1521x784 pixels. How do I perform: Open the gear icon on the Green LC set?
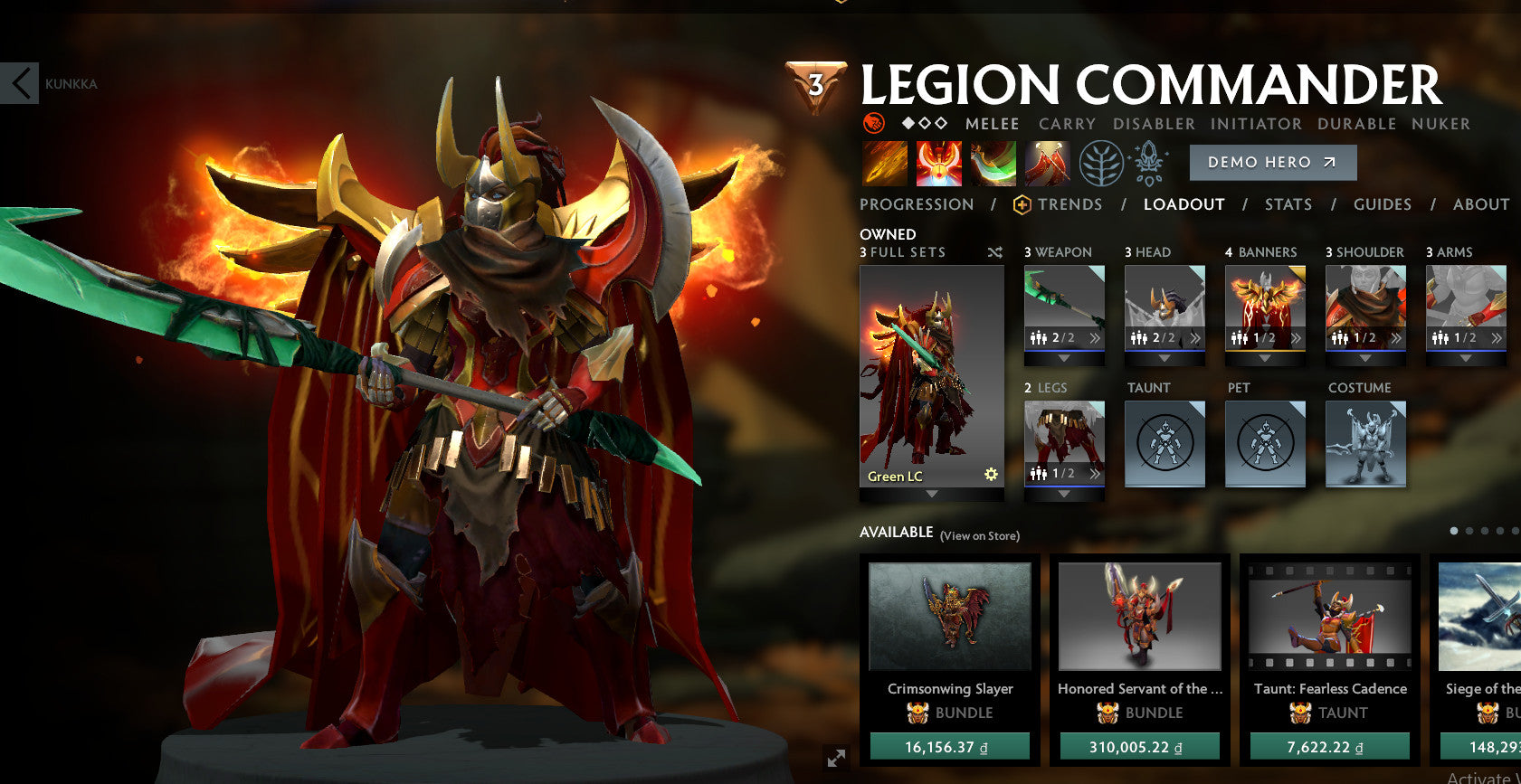point(991,474)
